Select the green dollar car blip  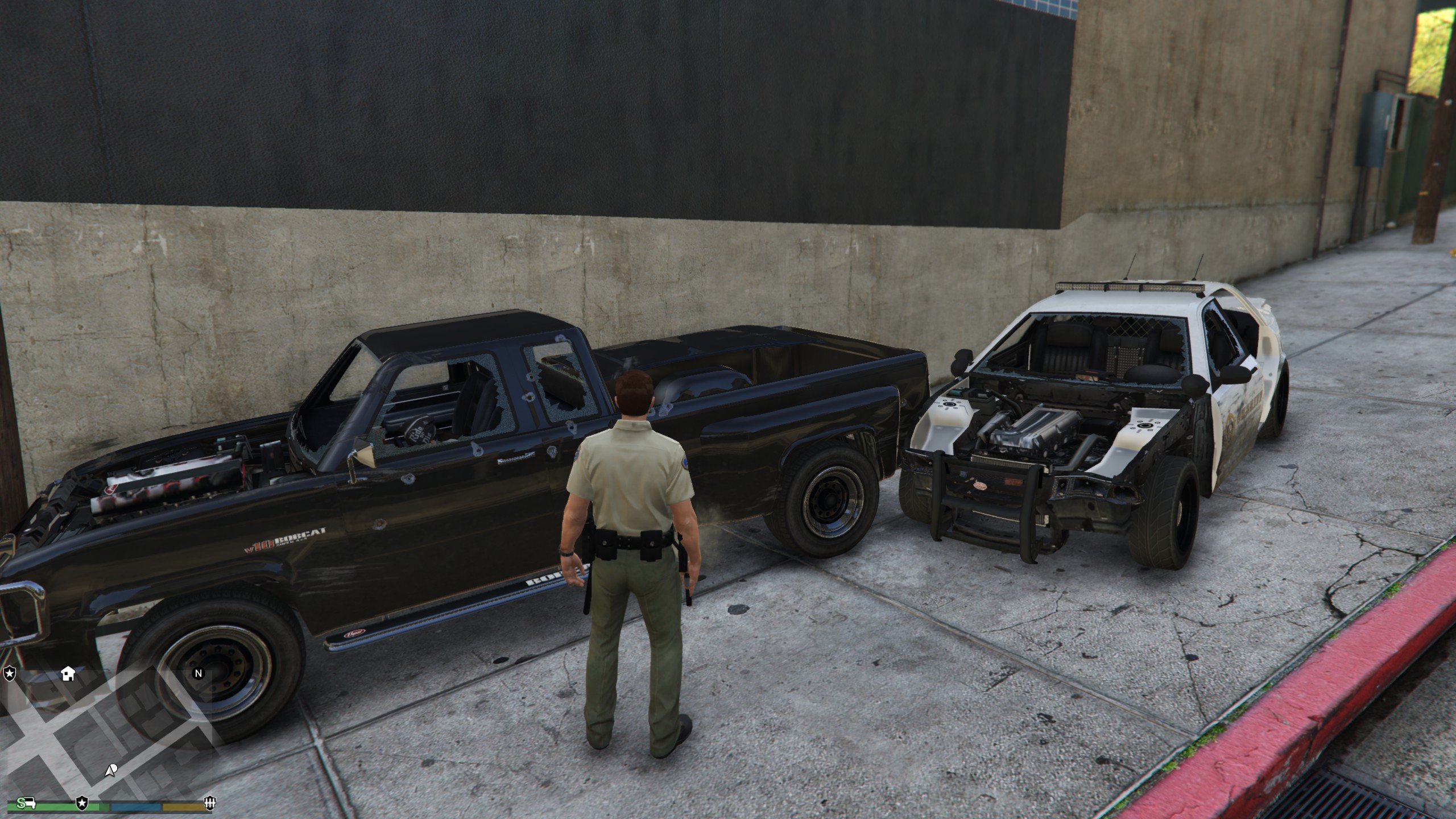pos(27,803)
